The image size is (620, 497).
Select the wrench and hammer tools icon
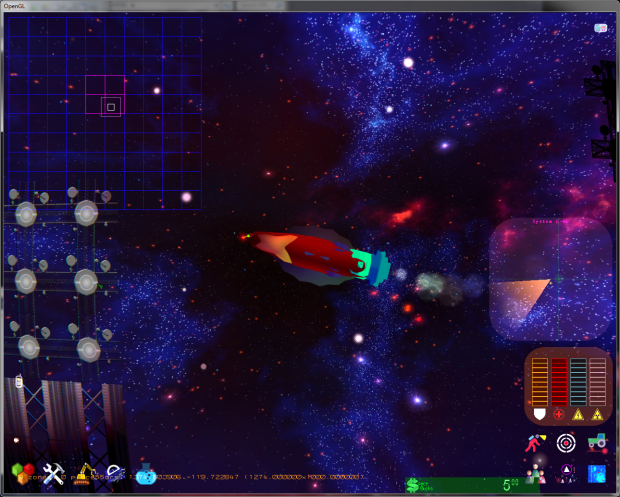54,473
